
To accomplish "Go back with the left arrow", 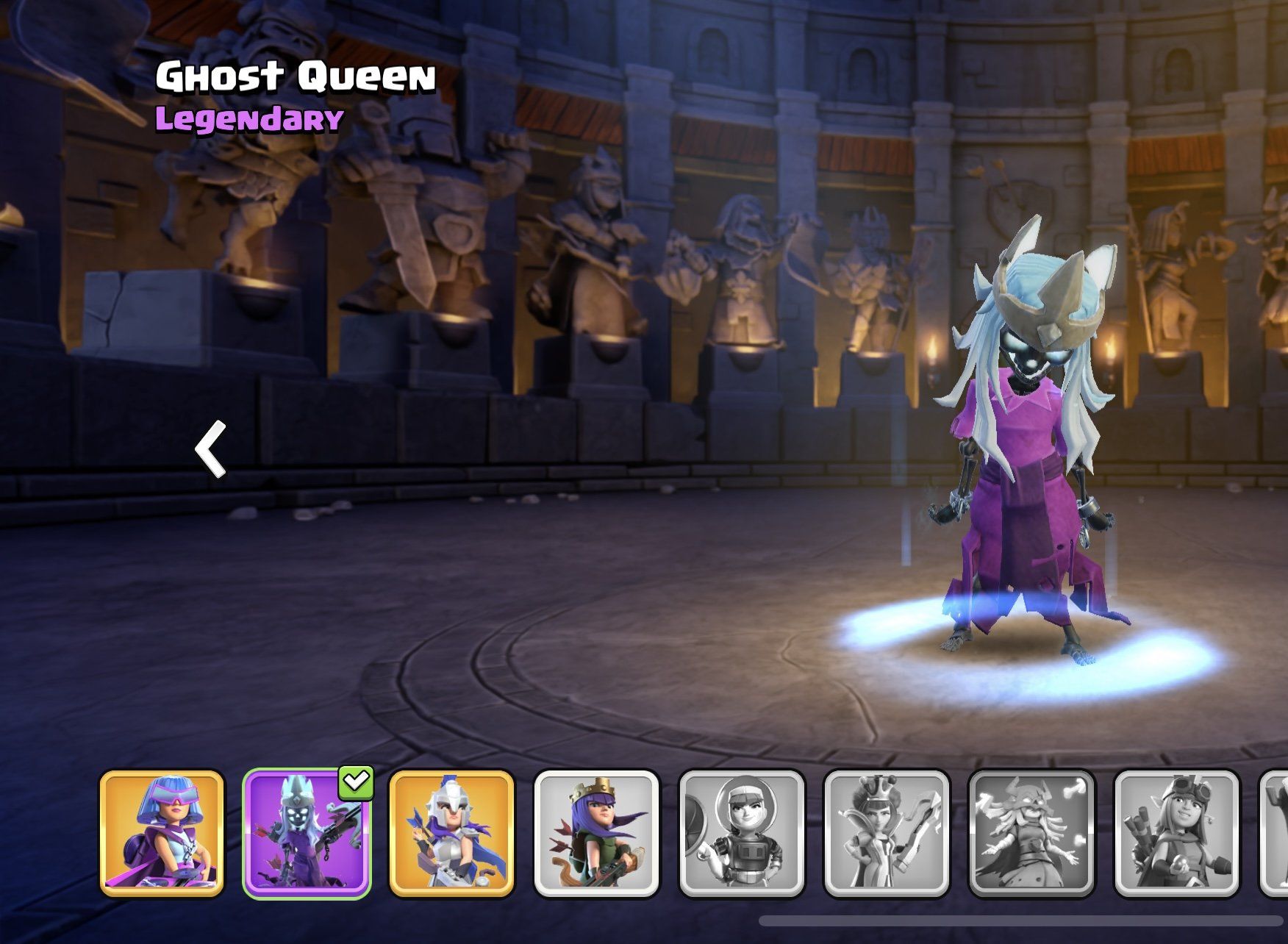I will [211, 448].
